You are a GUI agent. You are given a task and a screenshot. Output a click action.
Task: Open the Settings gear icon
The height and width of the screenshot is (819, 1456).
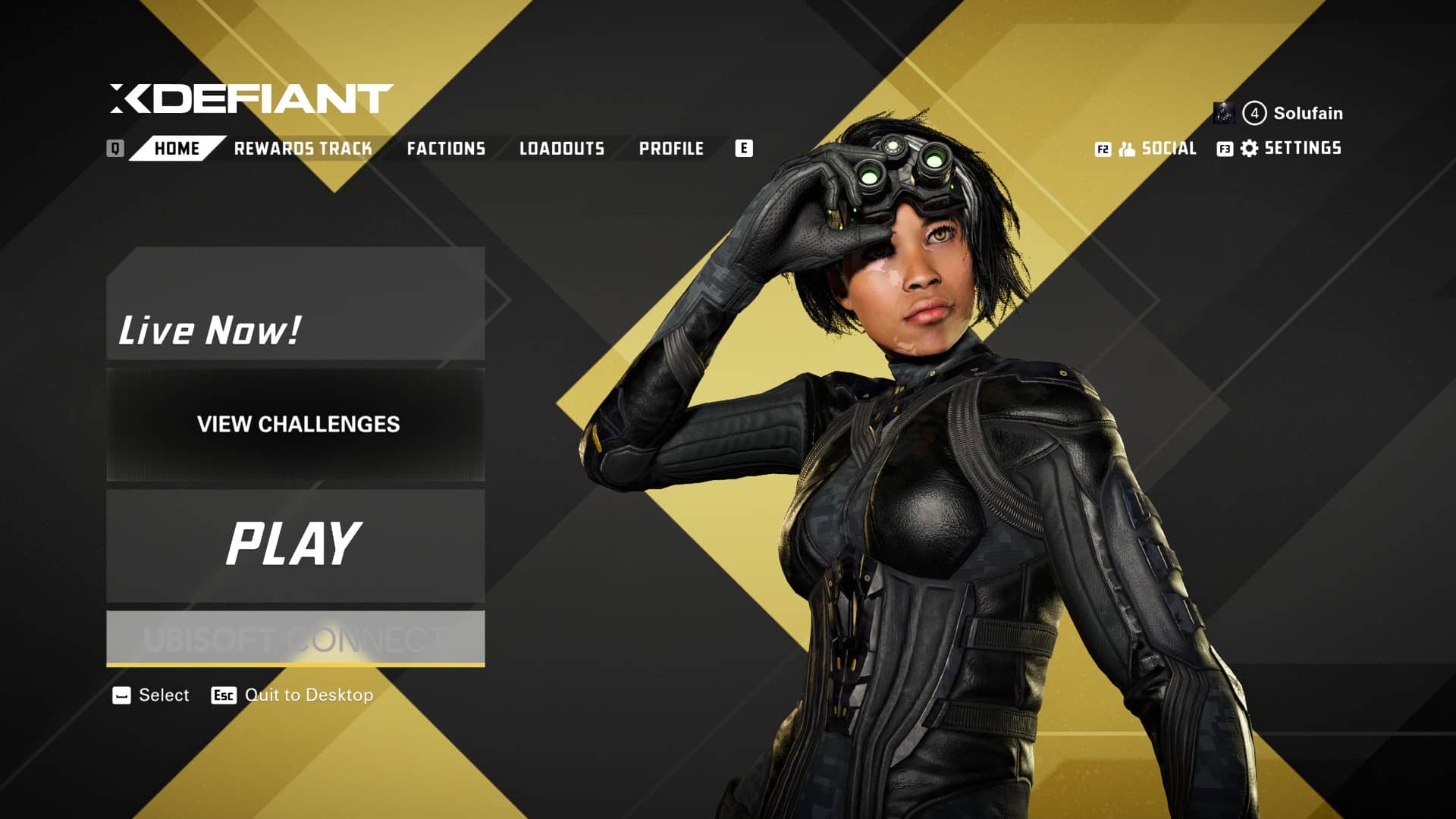[1248, 148]
